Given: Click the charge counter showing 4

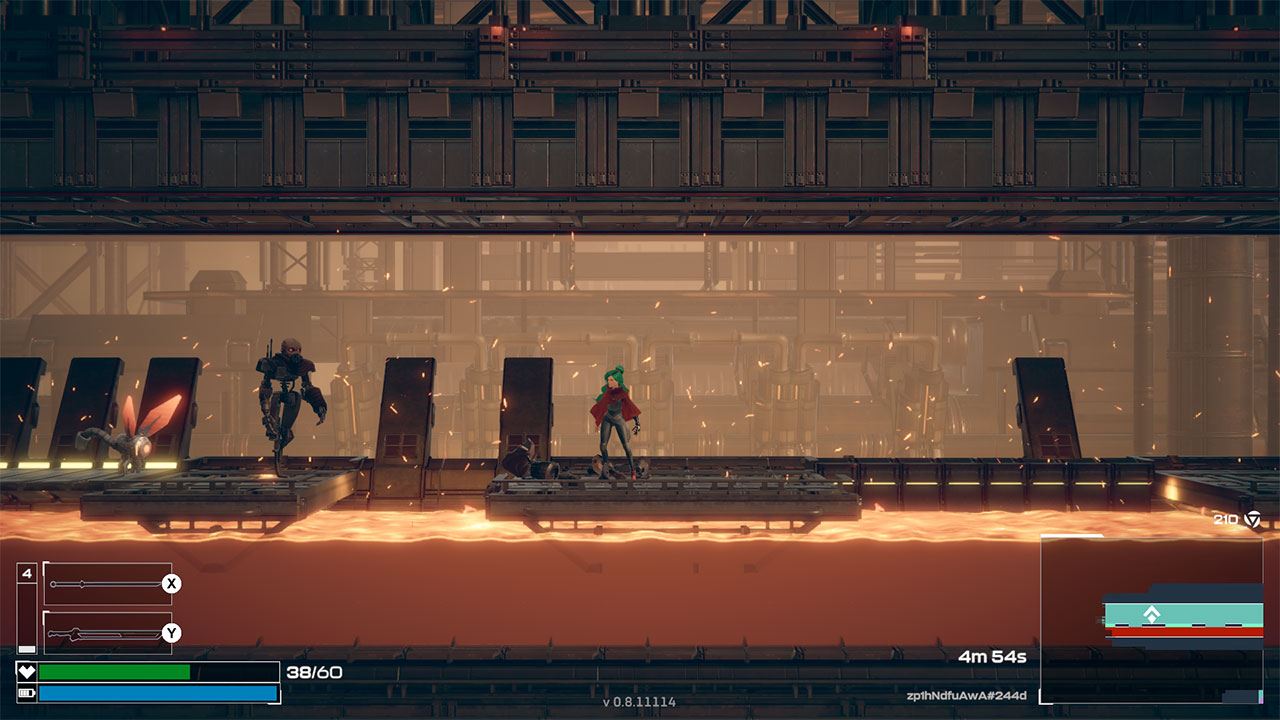Looking at the screenshot, I should point(27,574).
